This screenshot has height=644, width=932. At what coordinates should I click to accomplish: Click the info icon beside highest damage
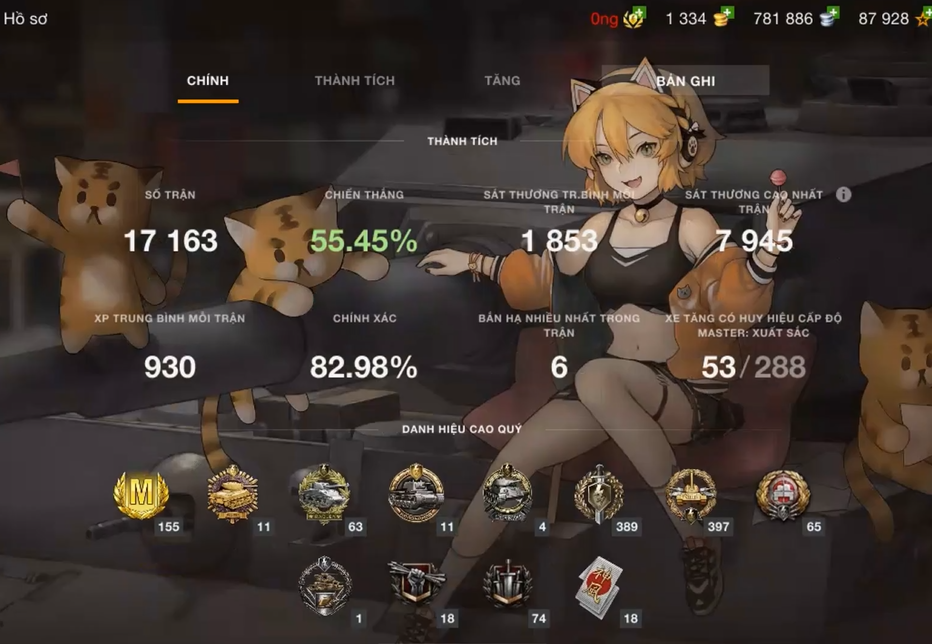(843, 194)
